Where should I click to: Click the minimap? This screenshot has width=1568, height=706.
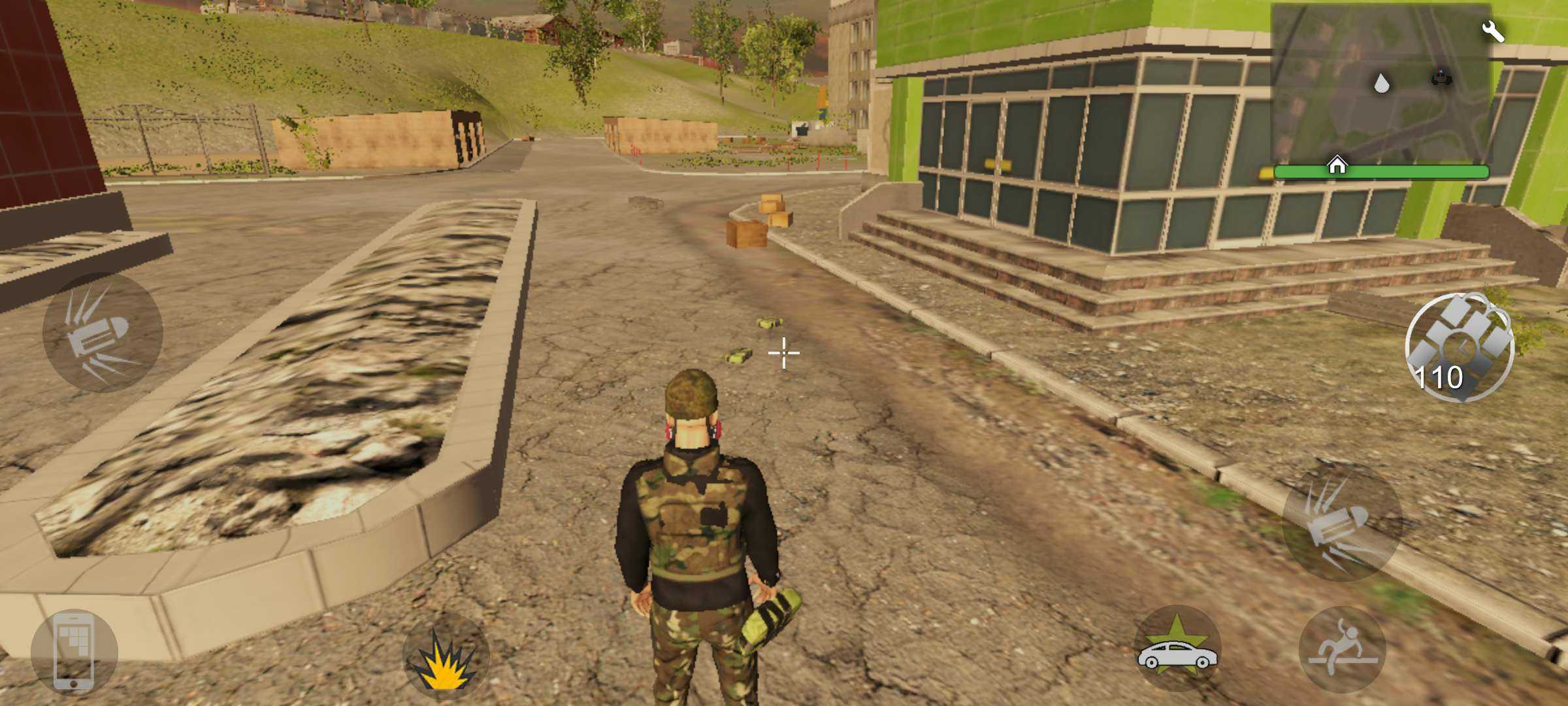[1380, 85]
